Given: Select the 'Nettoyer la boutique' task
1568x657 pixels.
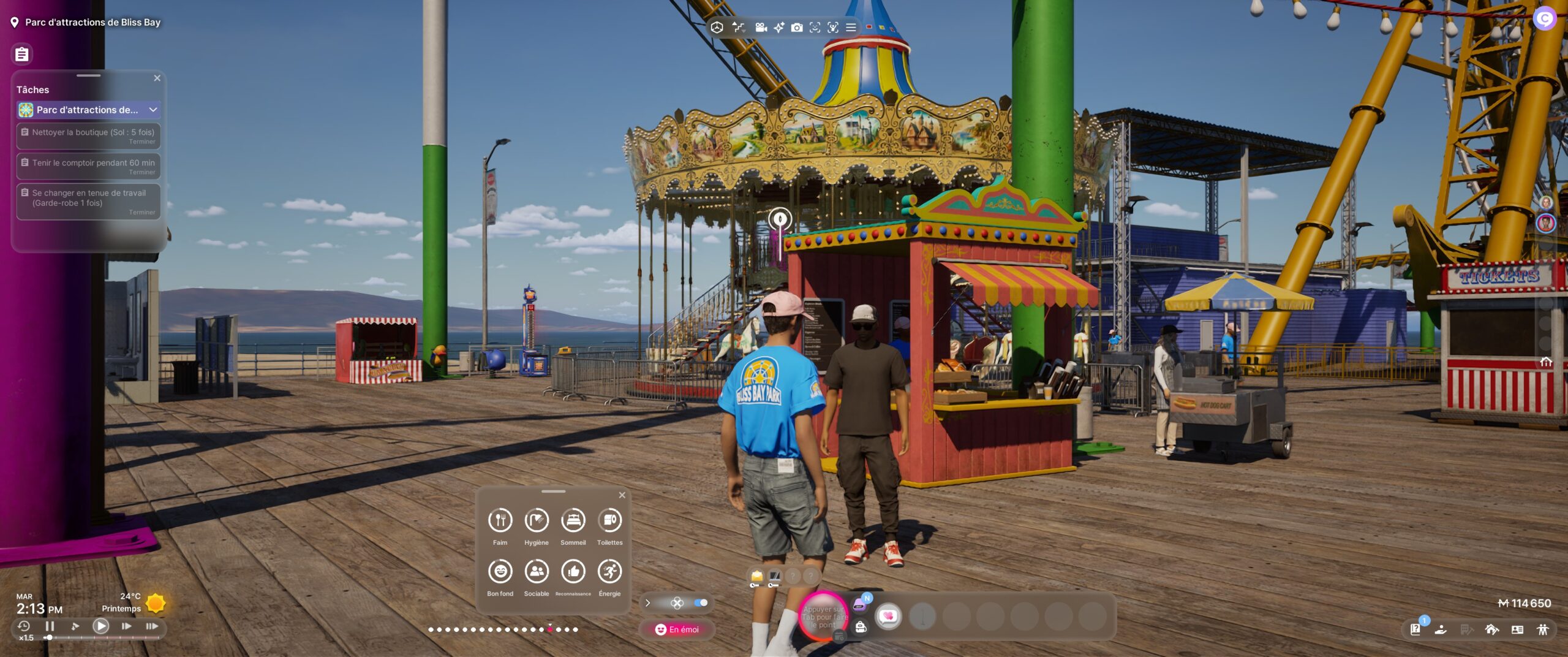Looking at the screenshot, I should pyautogui.click(x=89, y=136).
